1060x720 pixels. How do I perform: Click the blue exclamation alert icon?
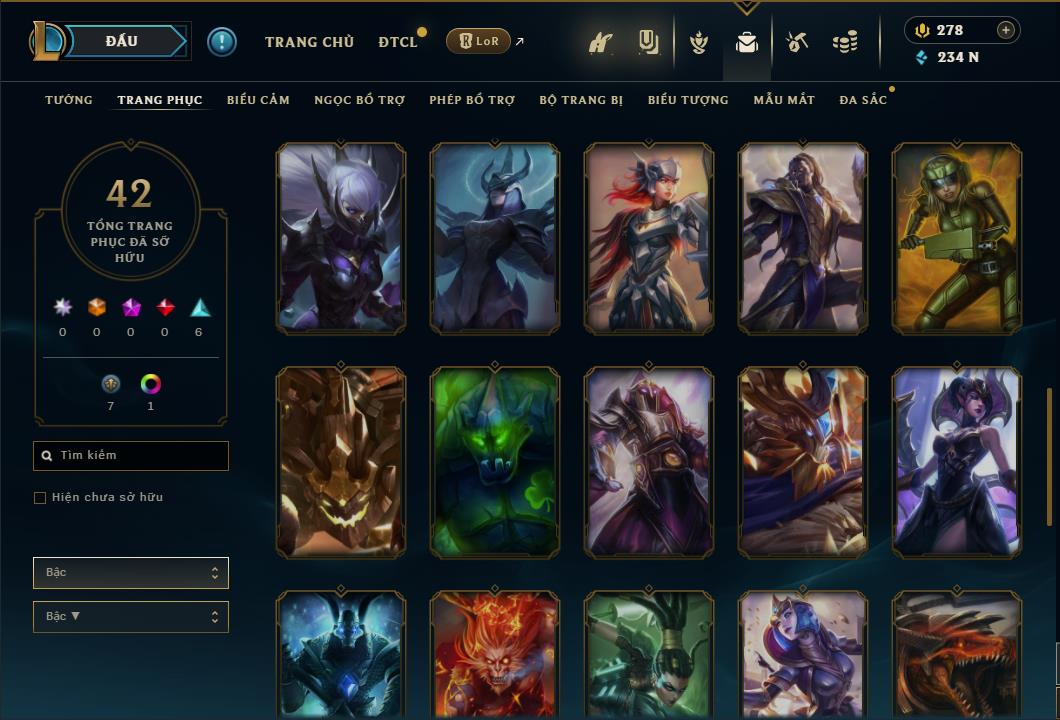[222, 42]
